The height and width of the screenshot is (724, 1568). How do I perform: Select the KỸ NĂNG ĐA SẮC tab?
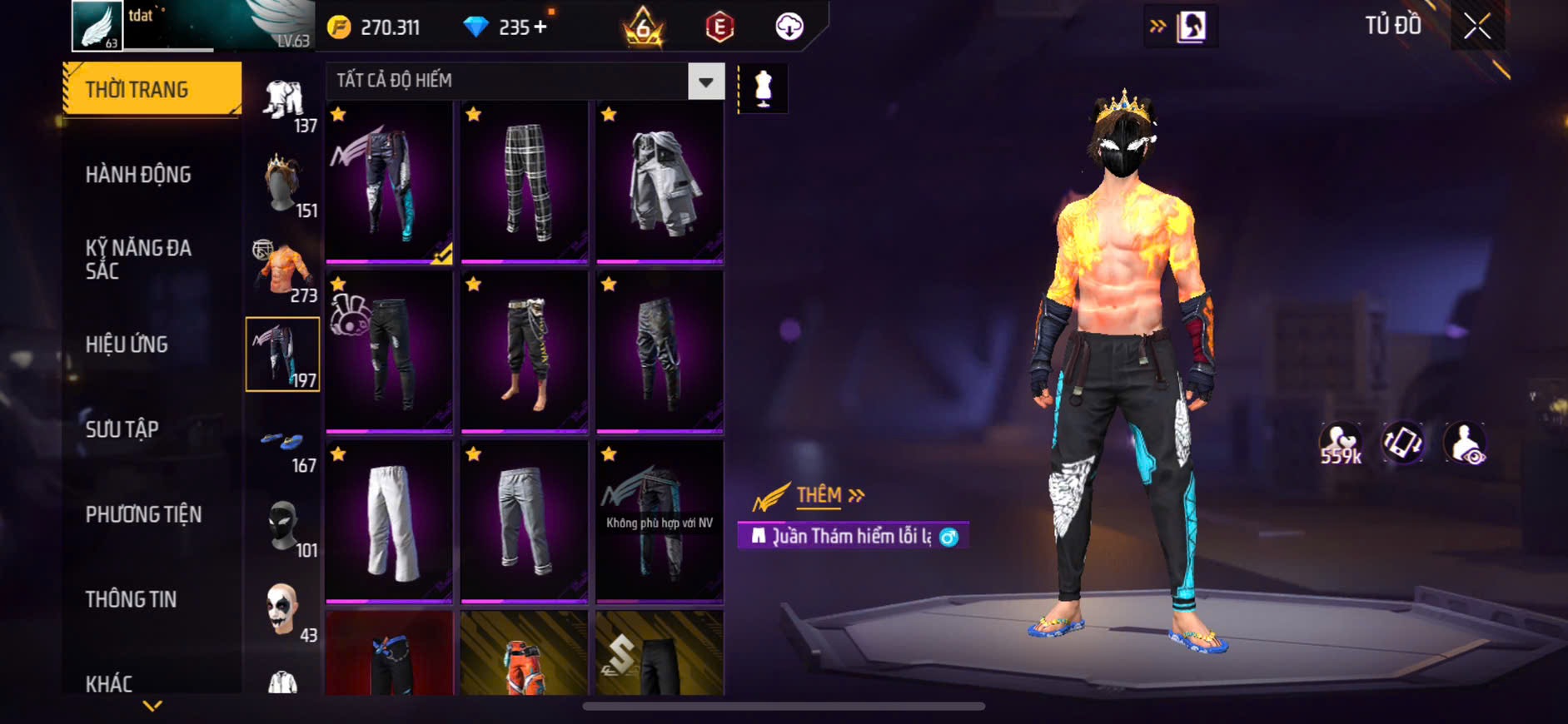click(x=138, y=259)
